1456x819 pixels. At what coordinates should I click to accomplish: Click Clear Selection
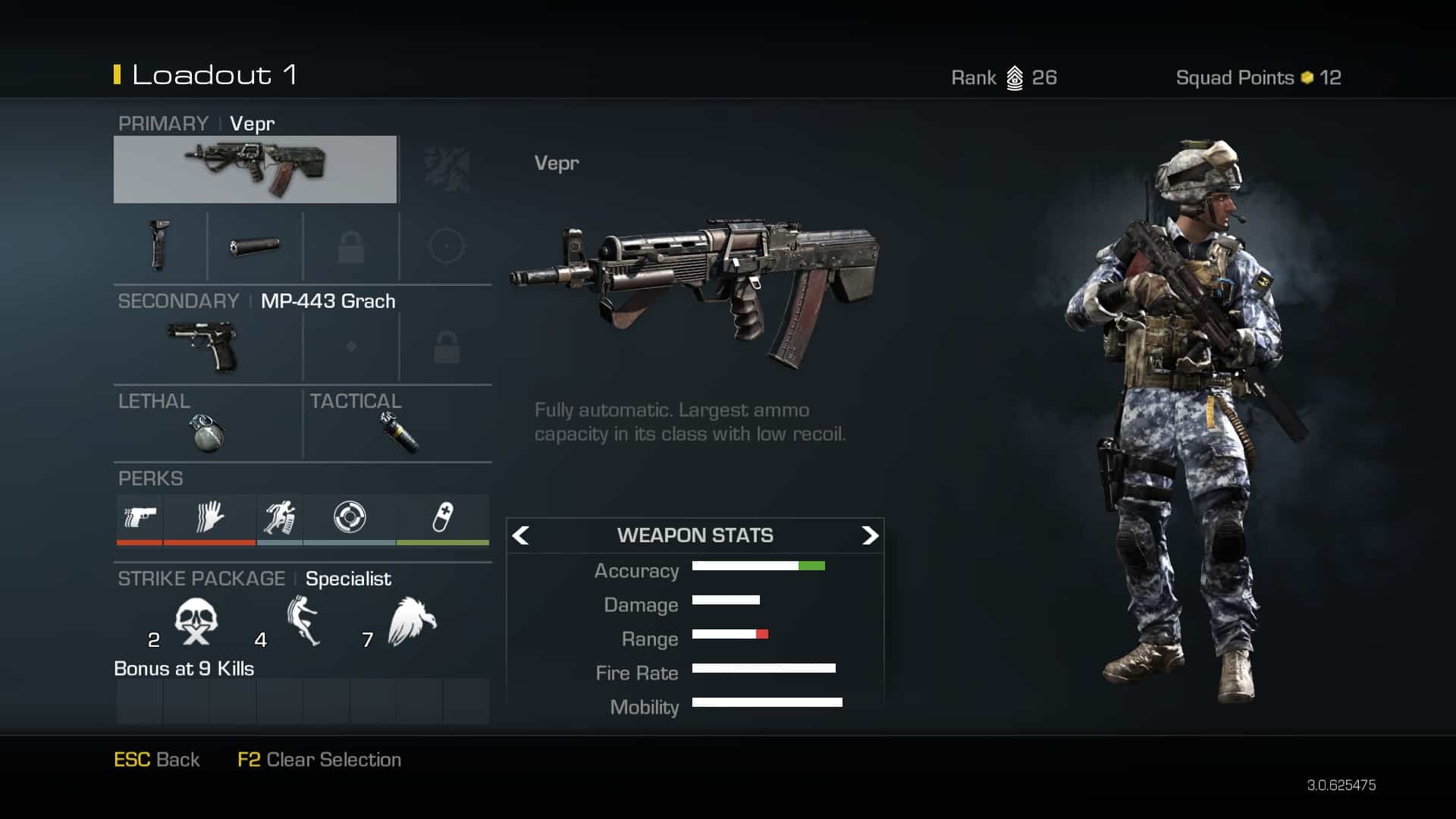coord(319,760)
